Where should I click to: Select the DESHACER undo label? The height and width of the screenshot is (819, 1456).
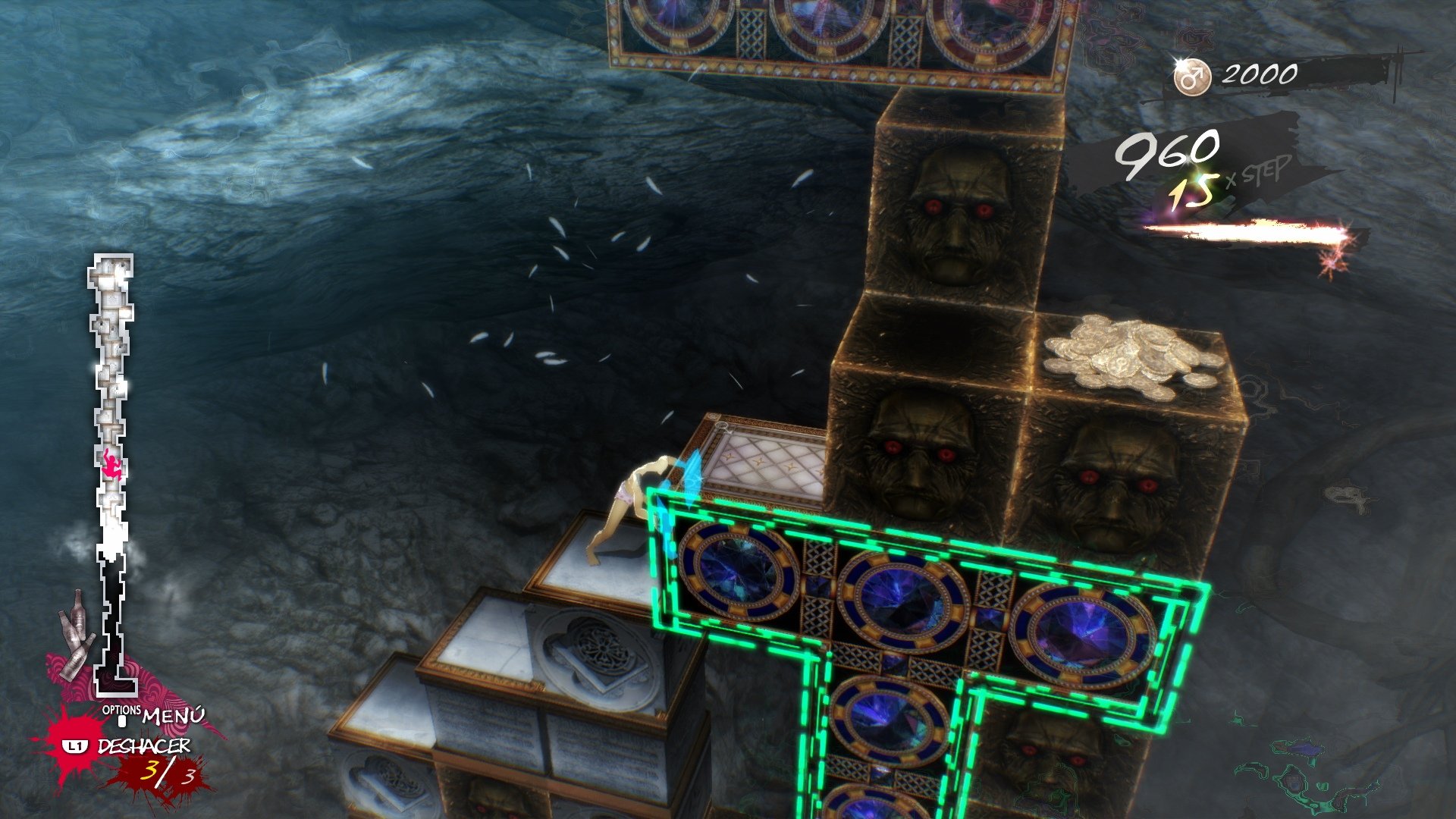143,746
